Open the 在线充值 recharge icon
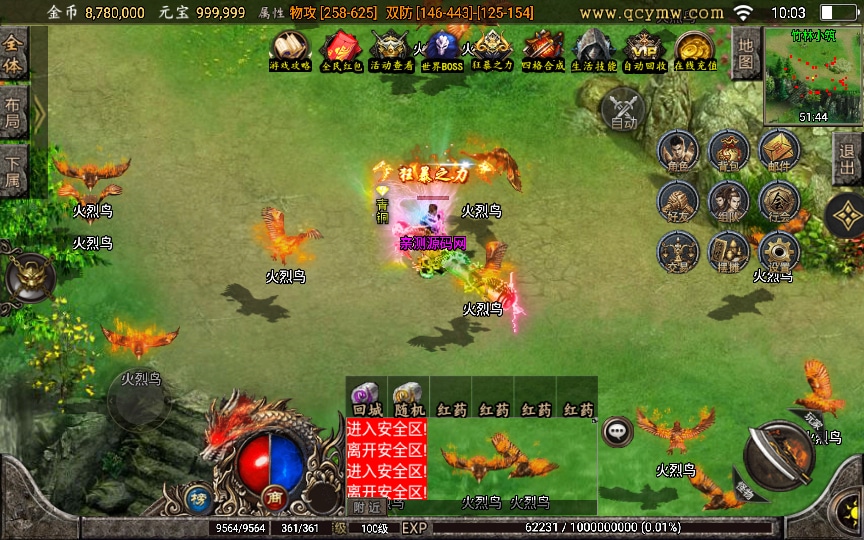 coord(695,51)
